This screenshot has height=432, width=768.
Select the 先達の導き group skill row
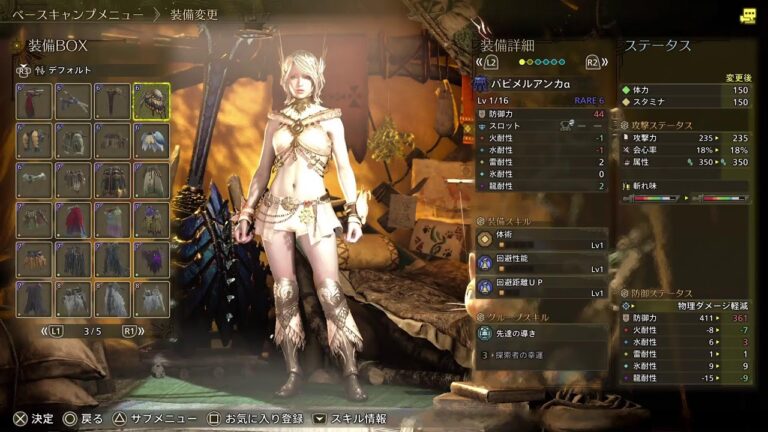click(x=541, y=333)
